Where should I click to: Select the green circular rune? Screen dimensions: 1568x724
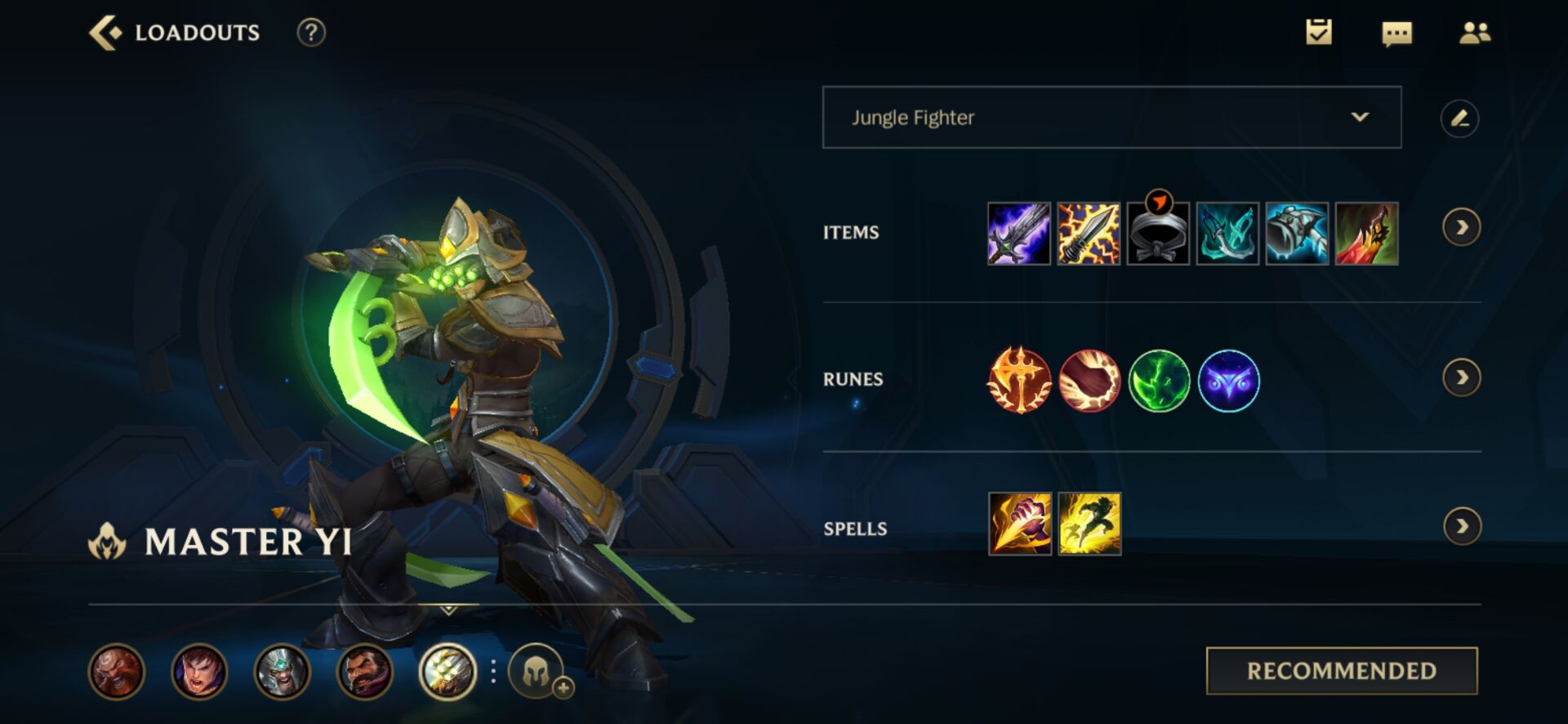coord(1159,380)
